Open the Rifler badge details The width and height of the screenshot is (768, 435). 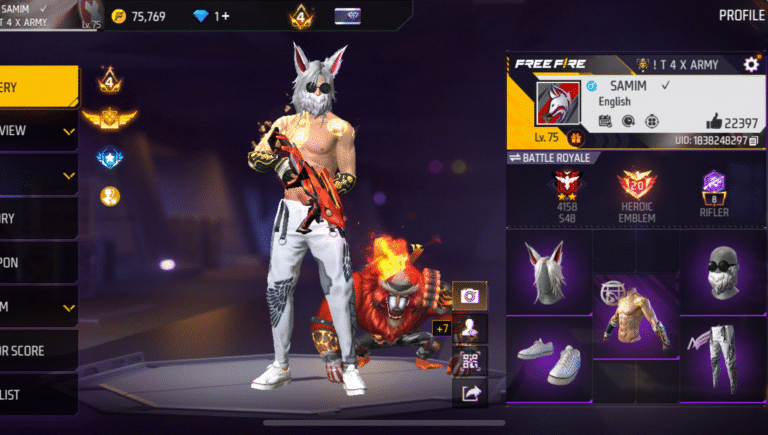714,193
